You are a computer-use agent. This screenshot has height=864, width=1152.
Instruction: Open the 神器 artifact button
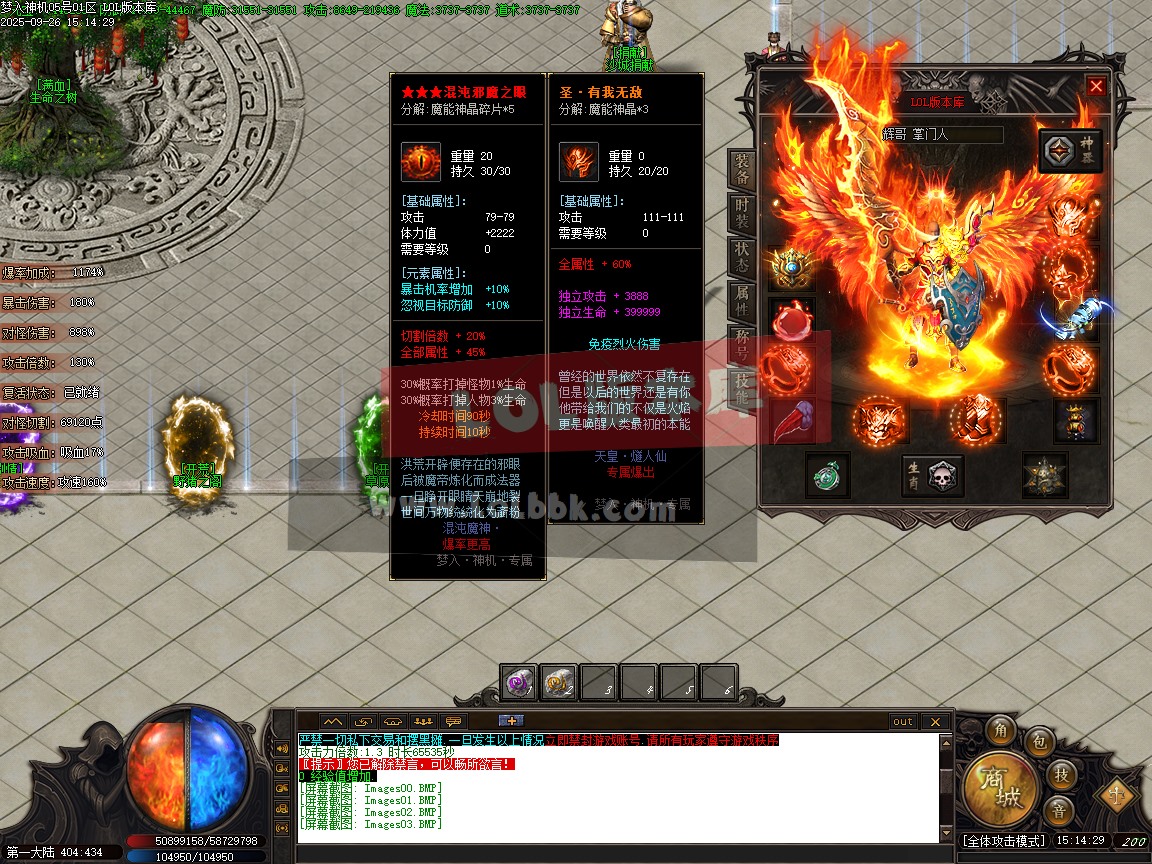(1071, 151)
